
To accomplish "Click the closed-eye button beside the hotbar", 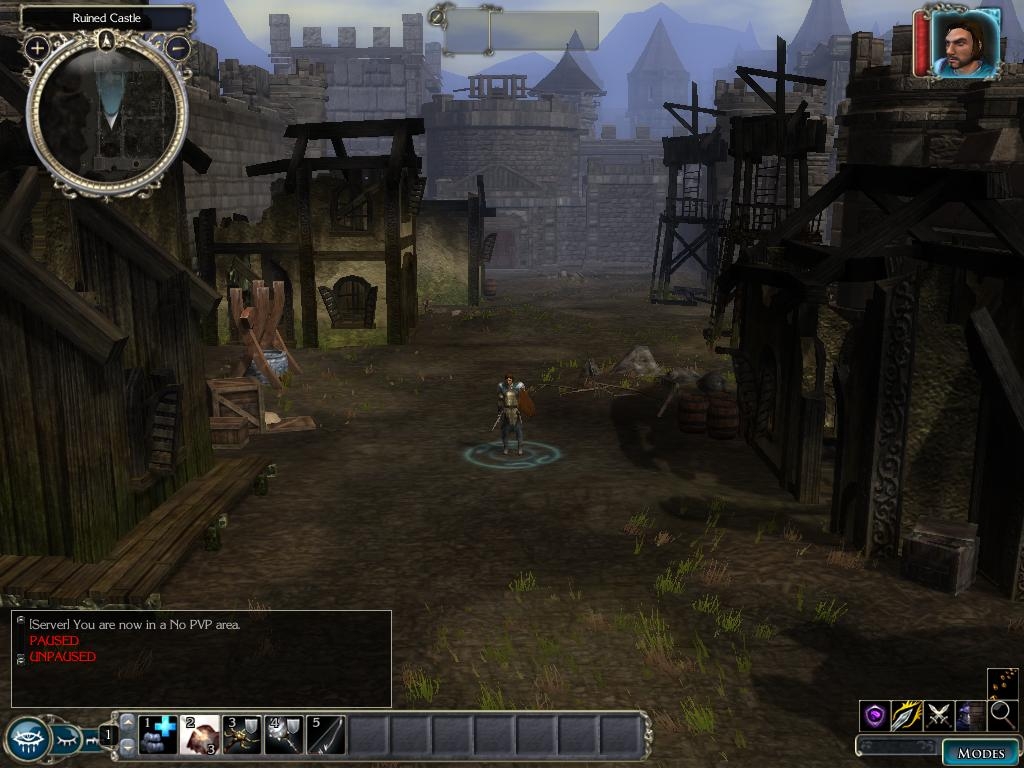I will [x=67, y=740].
